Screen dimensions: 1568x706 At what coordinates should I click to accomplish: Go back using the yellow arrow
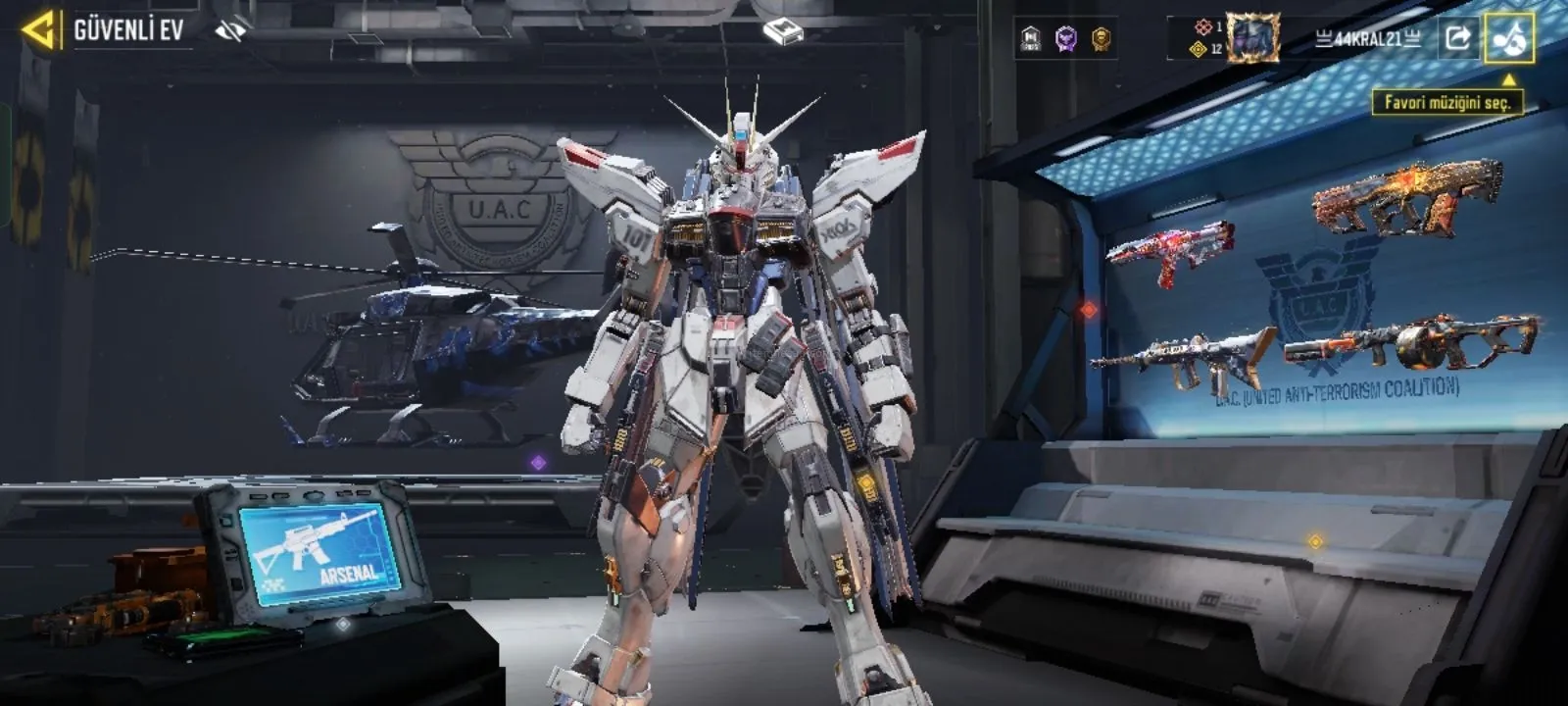tap(37, 30)
